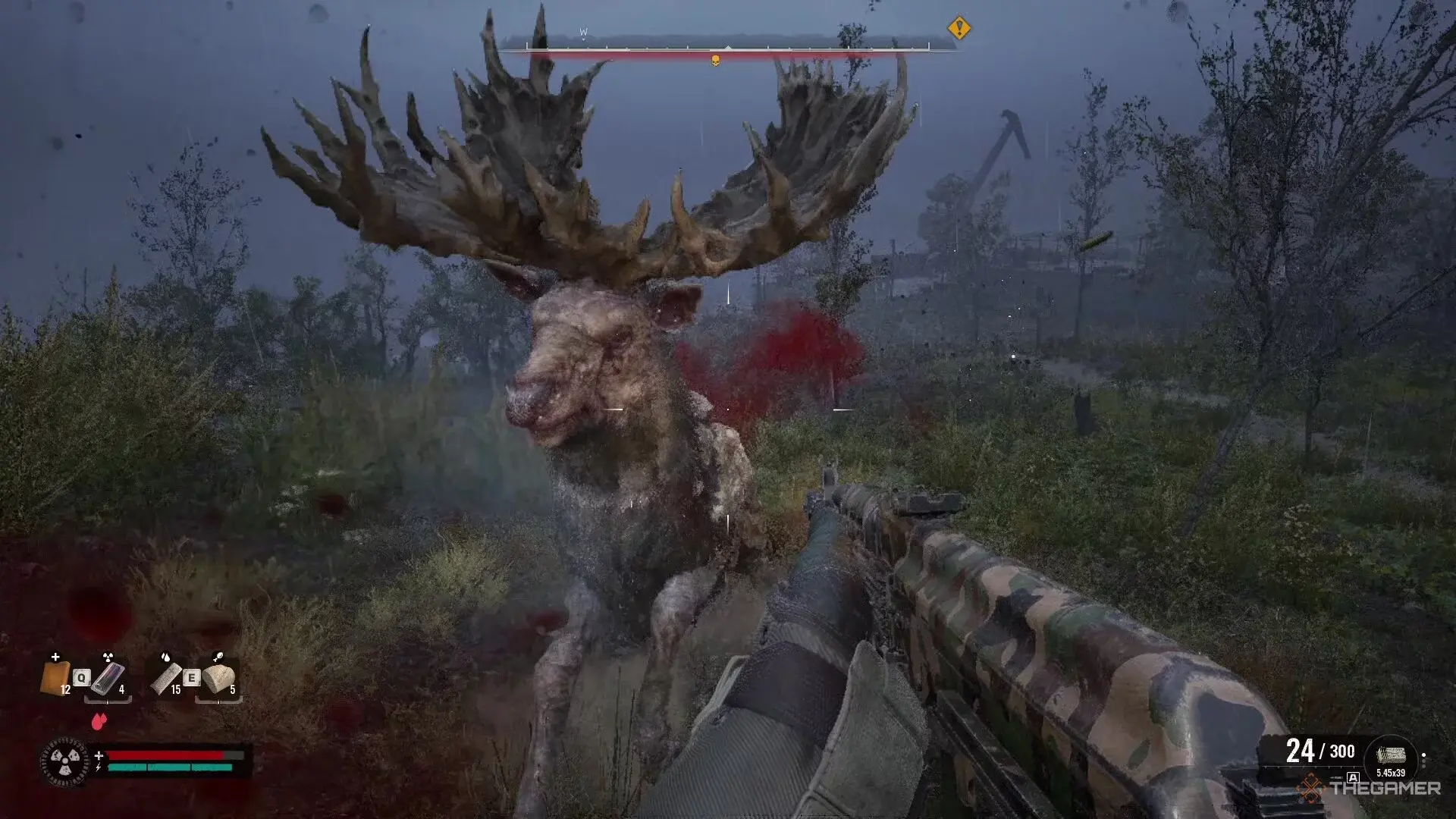Click the skull enemy marker on compass
The height and width of the screenshot is (819, 1456).
coord(714,60)
